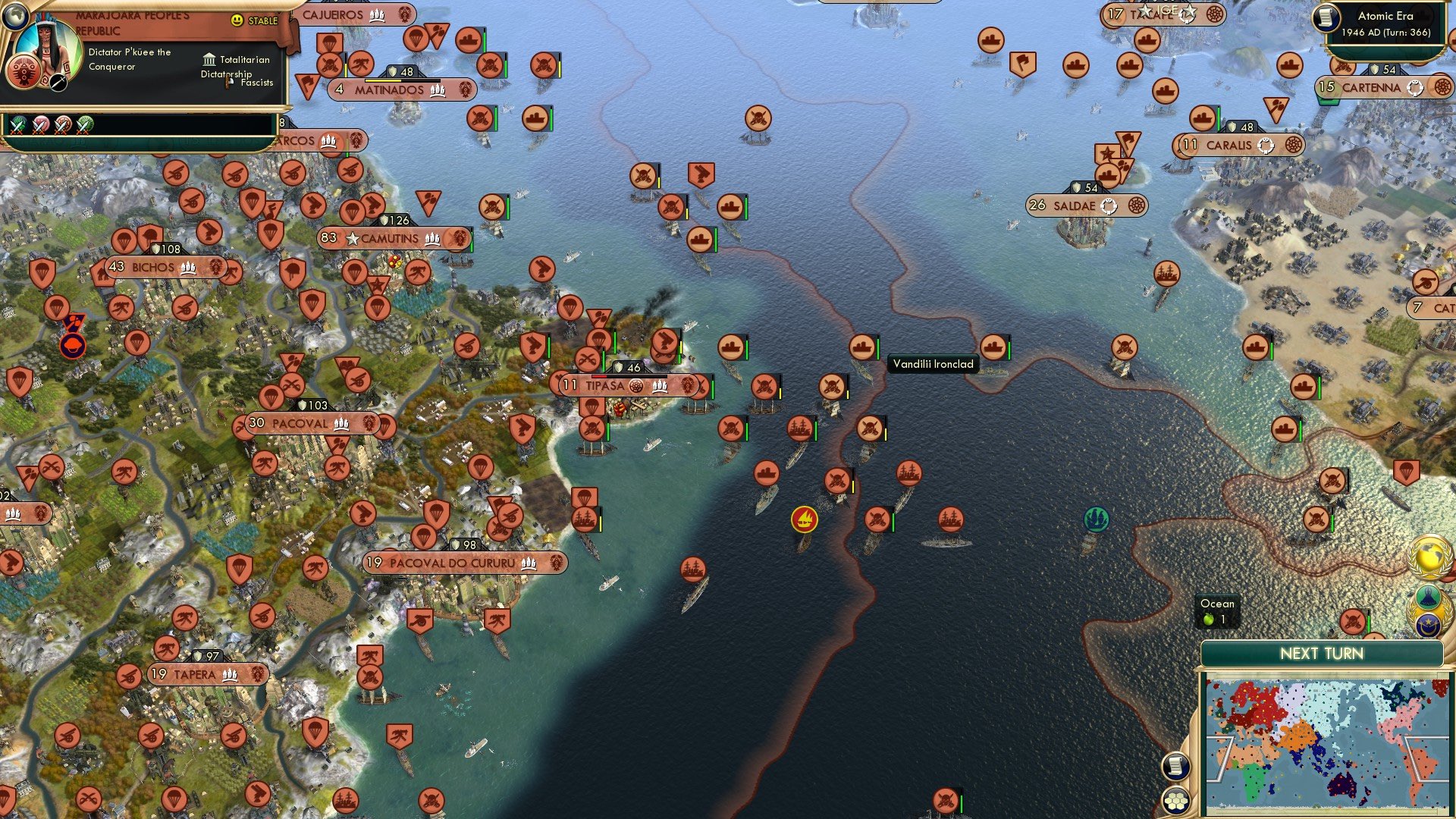Click the STABLE smiley happiness indicator
This screenshot has height=819, width=1456.
[x=237, y=20]
